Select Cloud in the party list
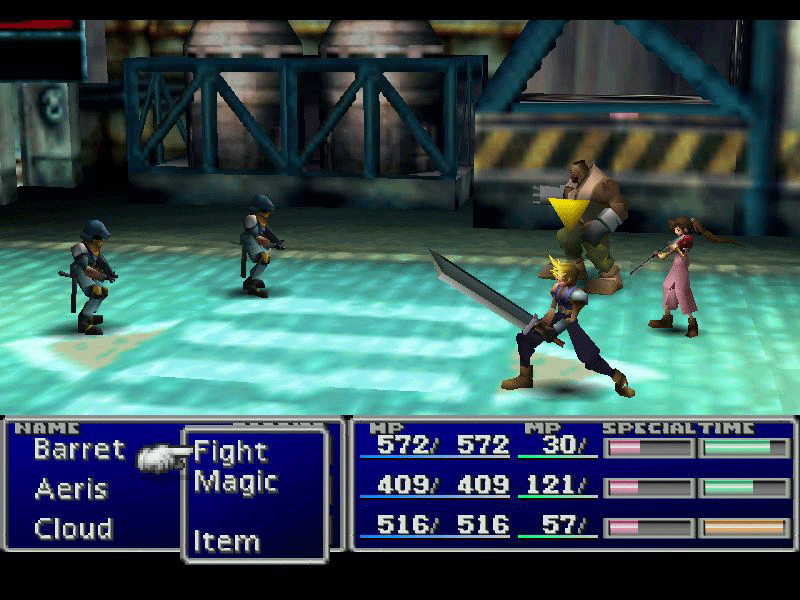 [x=73, y=528]
